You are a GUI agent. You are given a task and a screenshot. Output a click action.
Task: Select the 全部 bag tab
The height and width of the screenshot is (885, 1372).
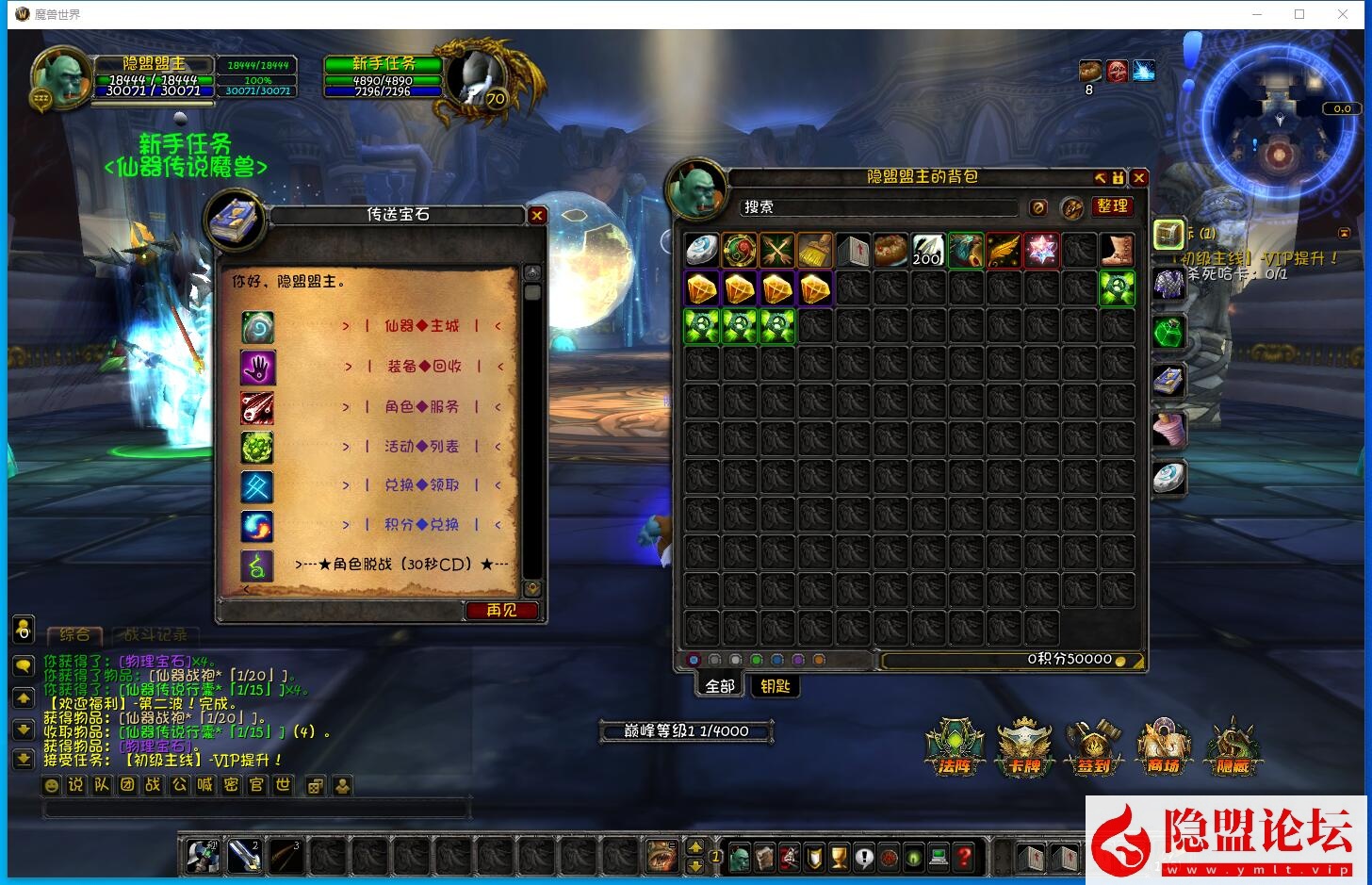point(720,686)
